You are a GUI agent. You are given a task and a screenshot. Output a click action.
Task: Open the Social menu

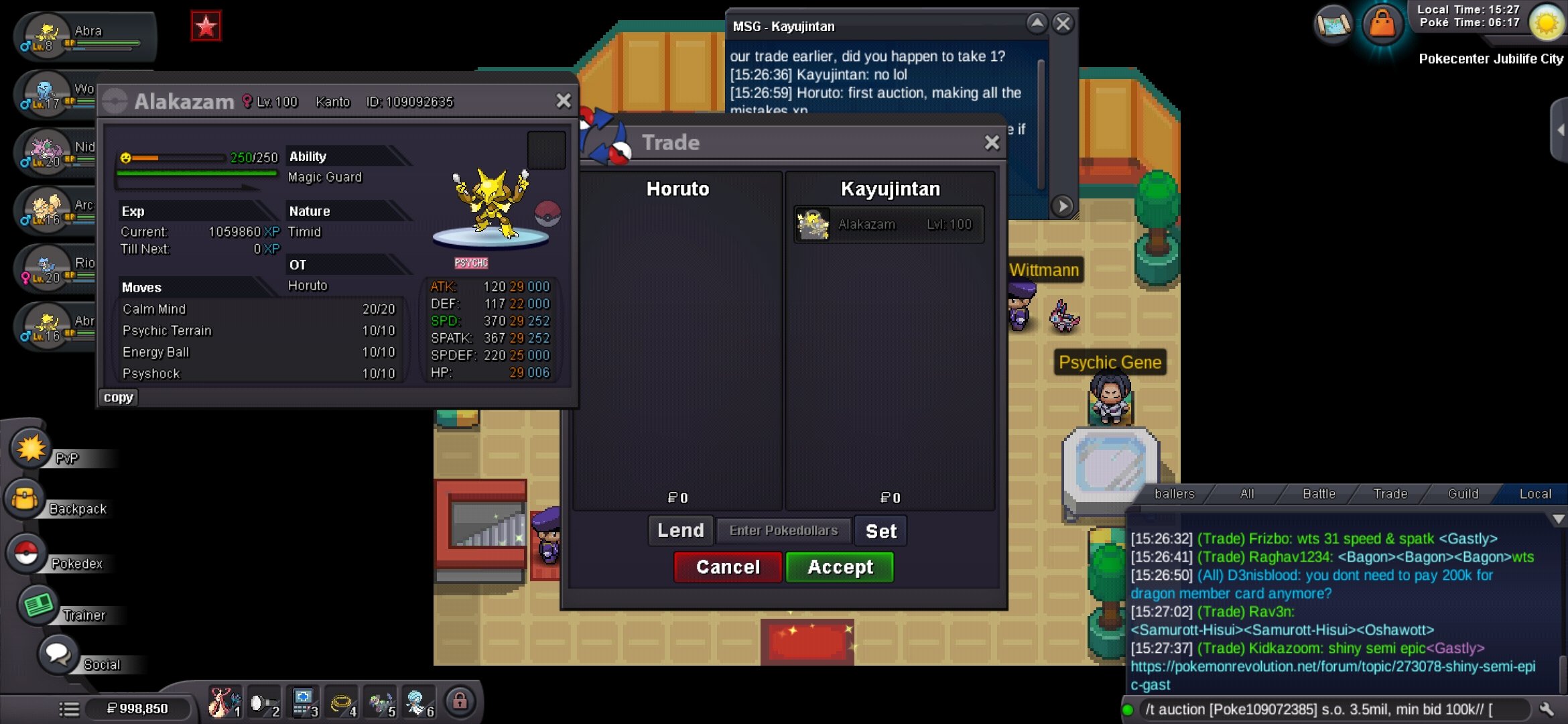tap(58, 655)
